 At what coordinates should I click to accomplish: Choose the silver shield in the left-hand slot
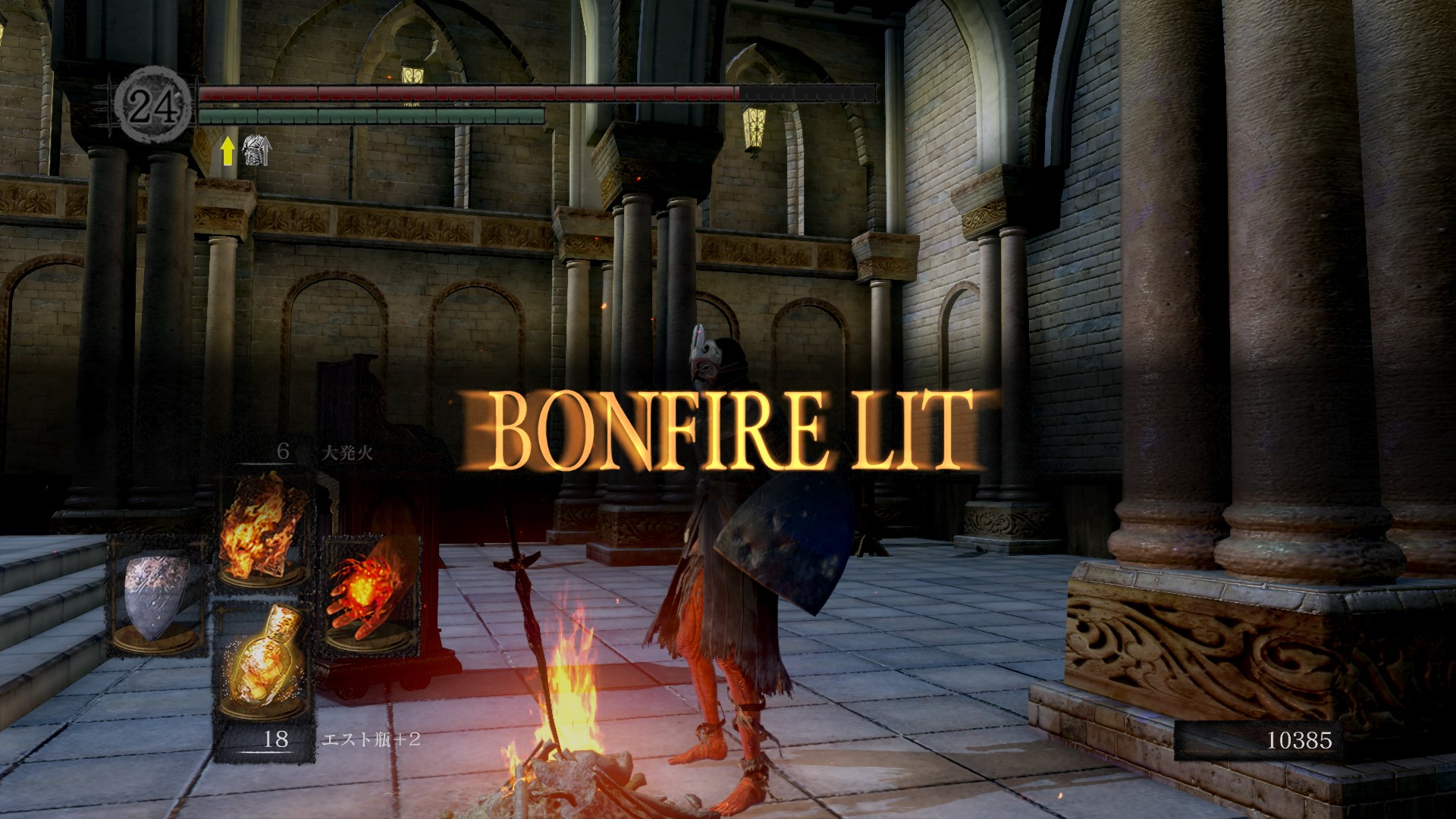pyautogui.click(x=156, y=596)
